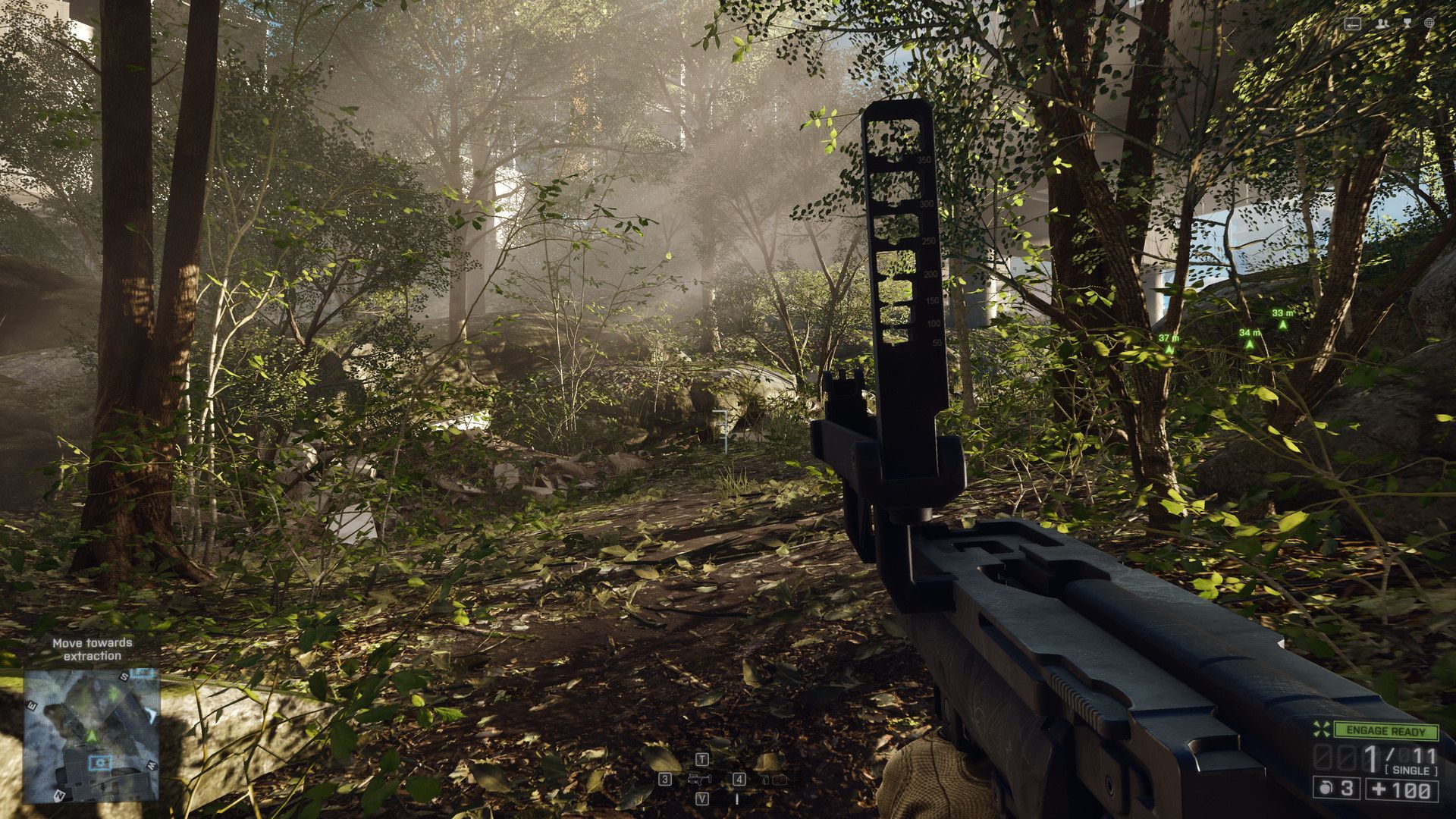Click the globe network icon
The image size is (1456, 819).
[1429, 24]
